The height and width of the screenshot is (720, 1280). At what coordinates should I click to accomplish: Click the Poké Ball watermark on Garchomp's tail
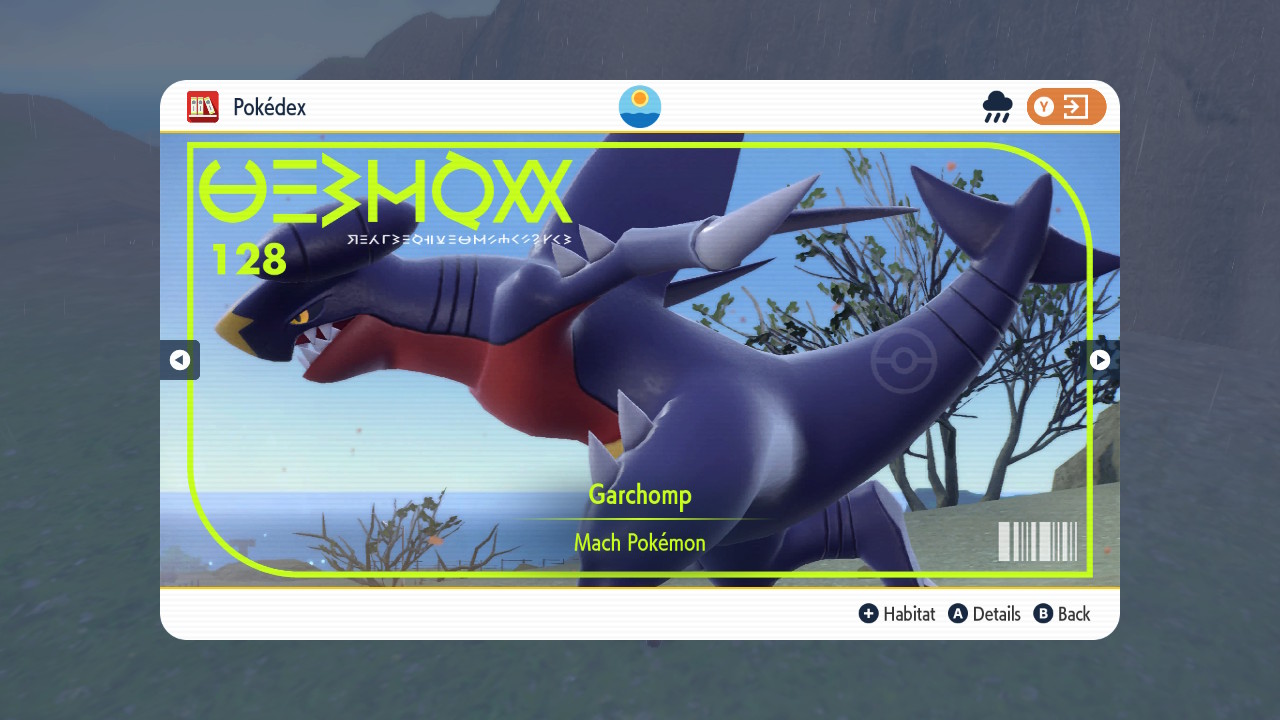[904, 360]
